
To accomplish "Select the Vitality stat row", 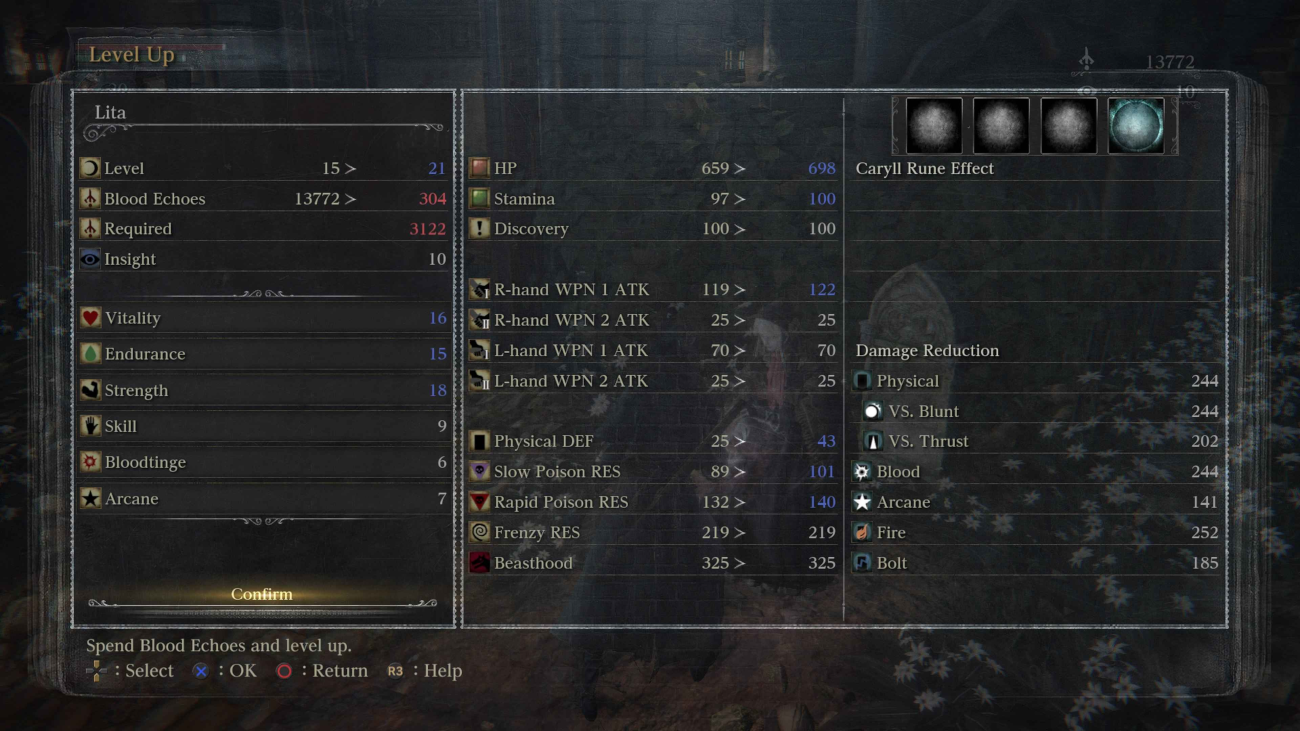I will pos(263,318).
